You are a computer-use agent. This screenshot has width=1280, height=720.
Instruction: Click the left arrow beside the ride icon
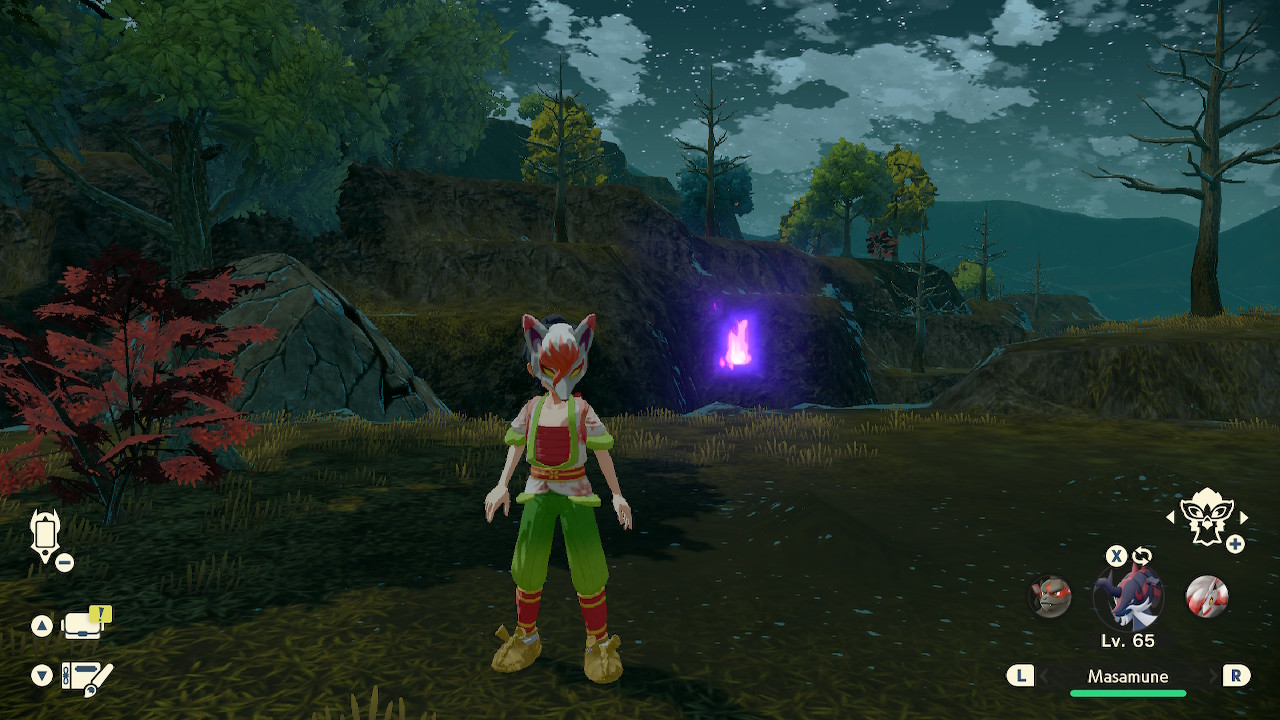[1171, 518]
